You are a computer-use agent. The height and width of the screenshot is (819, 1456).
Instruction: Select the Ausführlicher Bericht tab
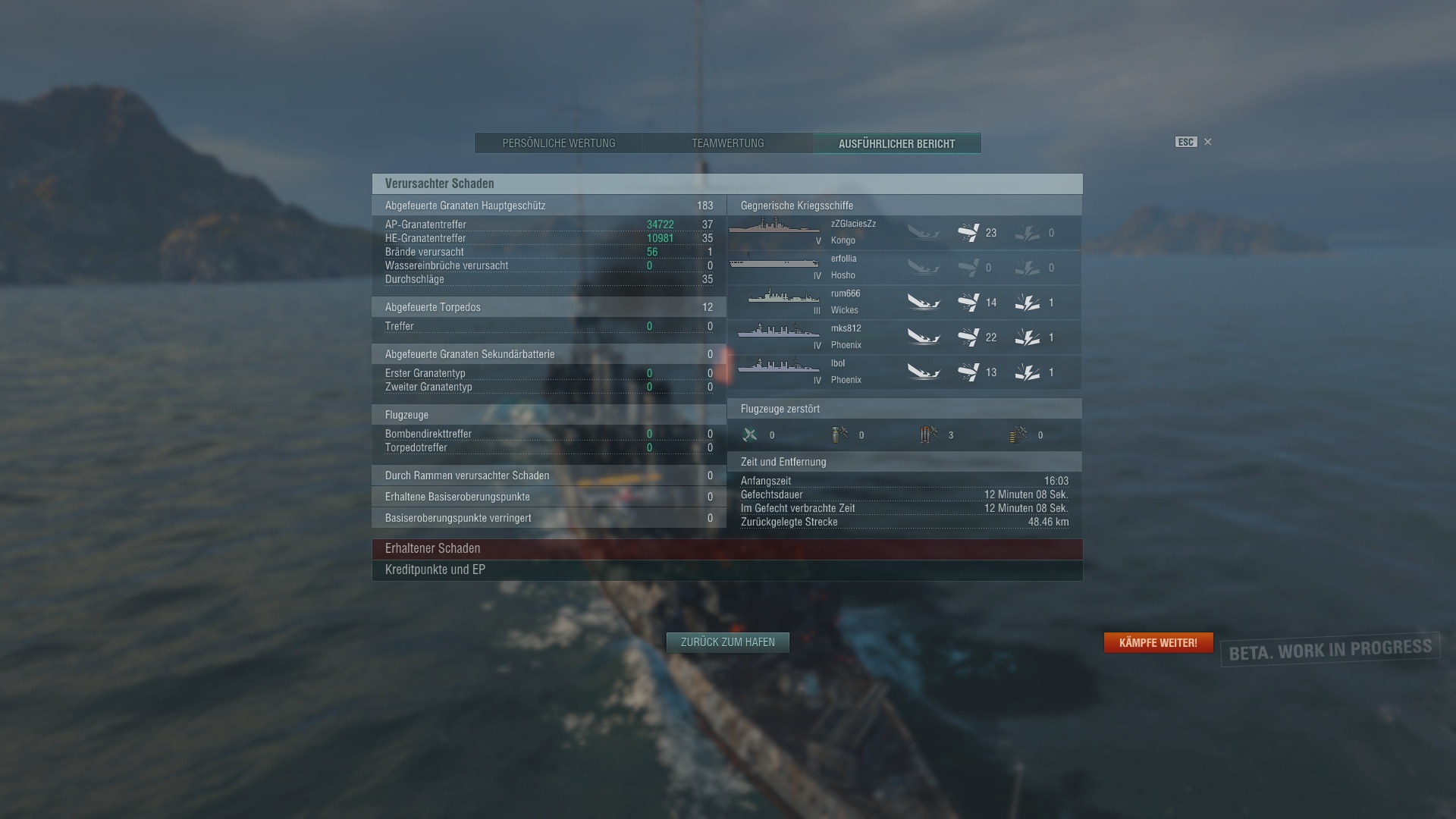click(x=896, y=143)
